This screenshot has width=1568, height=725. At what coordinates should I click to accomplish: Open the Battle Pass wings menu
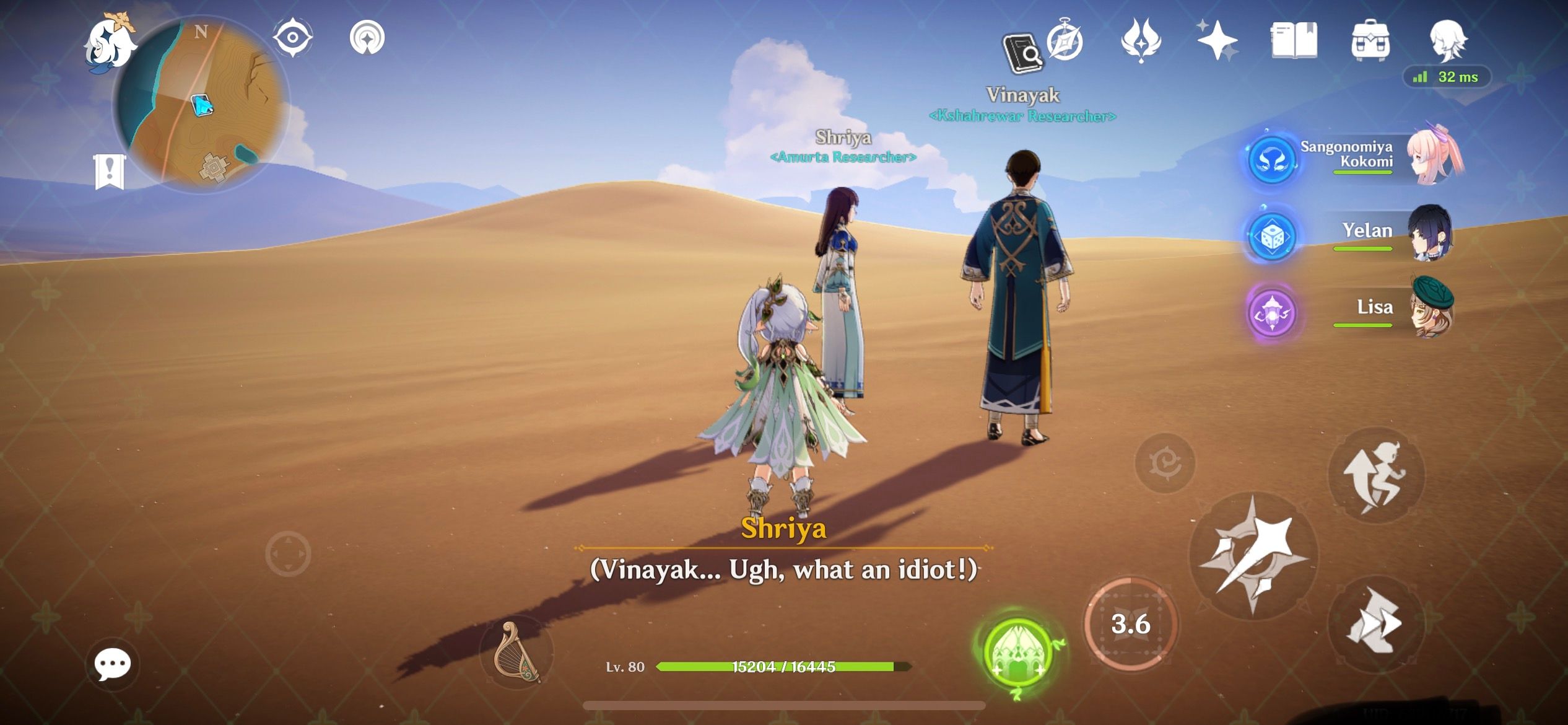1143,40
